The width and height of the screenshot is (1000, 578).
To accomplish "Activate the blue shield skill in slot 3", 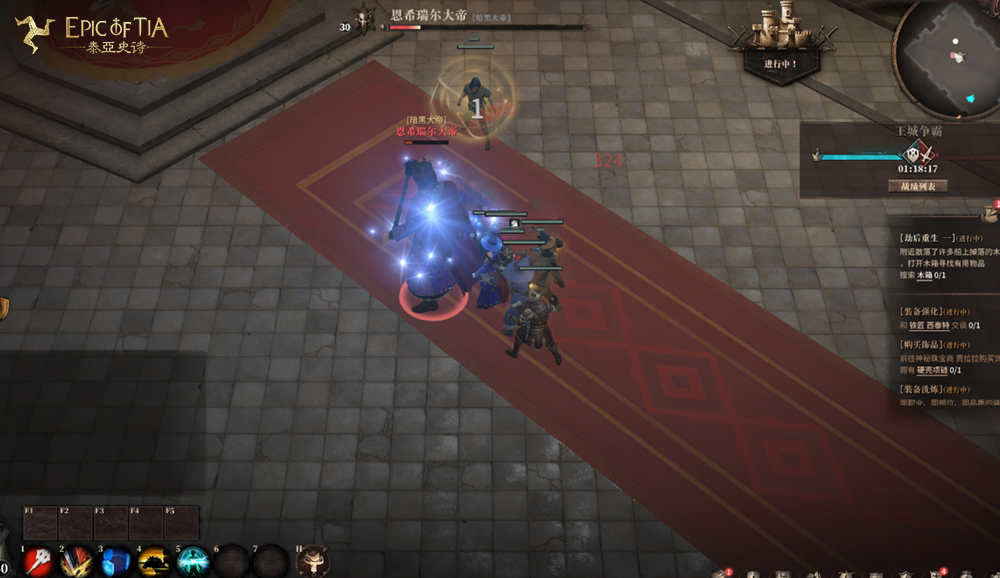I will click(x=115, y=561).
